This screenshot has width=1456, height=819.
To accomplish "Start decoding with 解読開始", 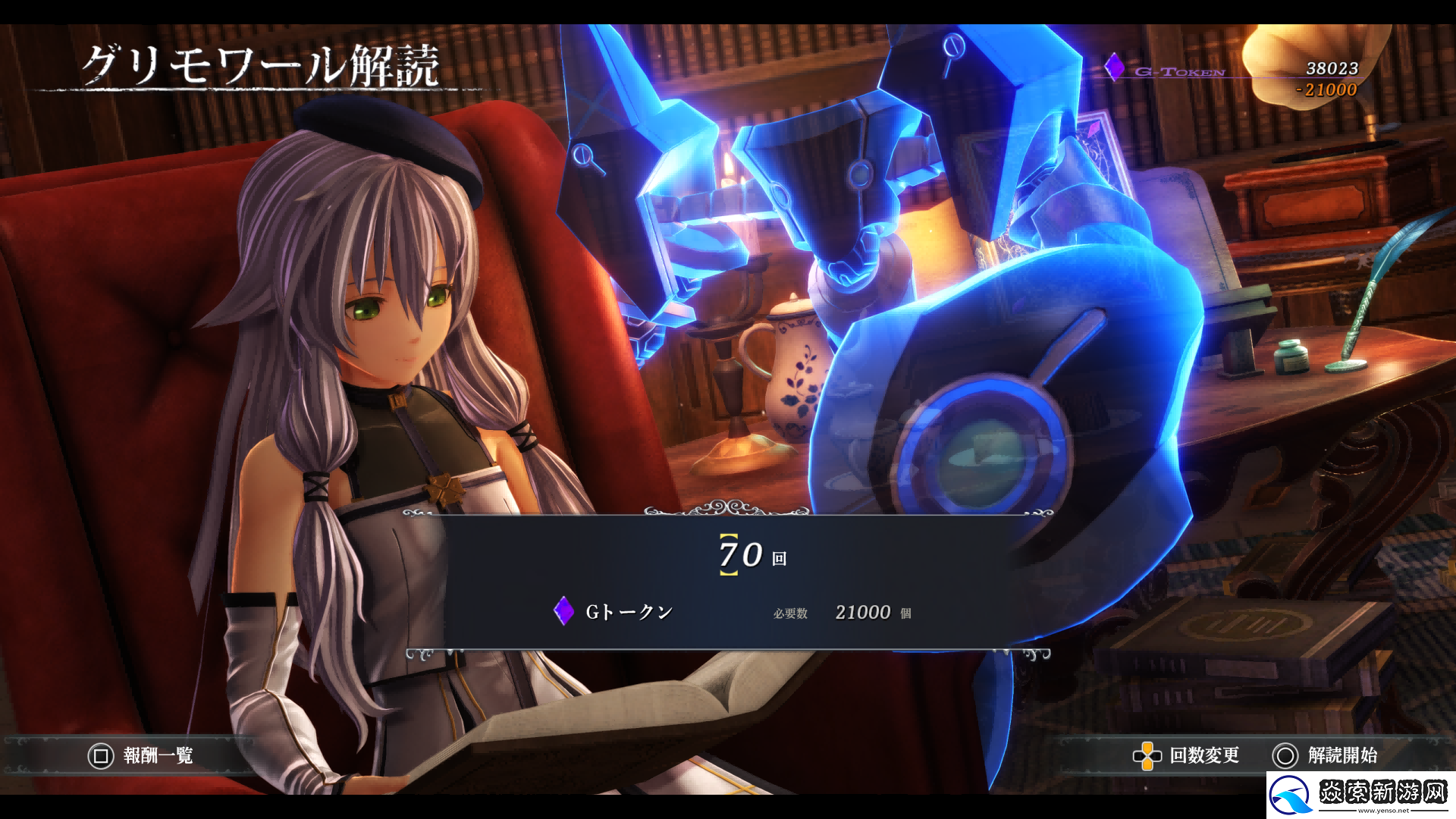I will coord(1326,755).
